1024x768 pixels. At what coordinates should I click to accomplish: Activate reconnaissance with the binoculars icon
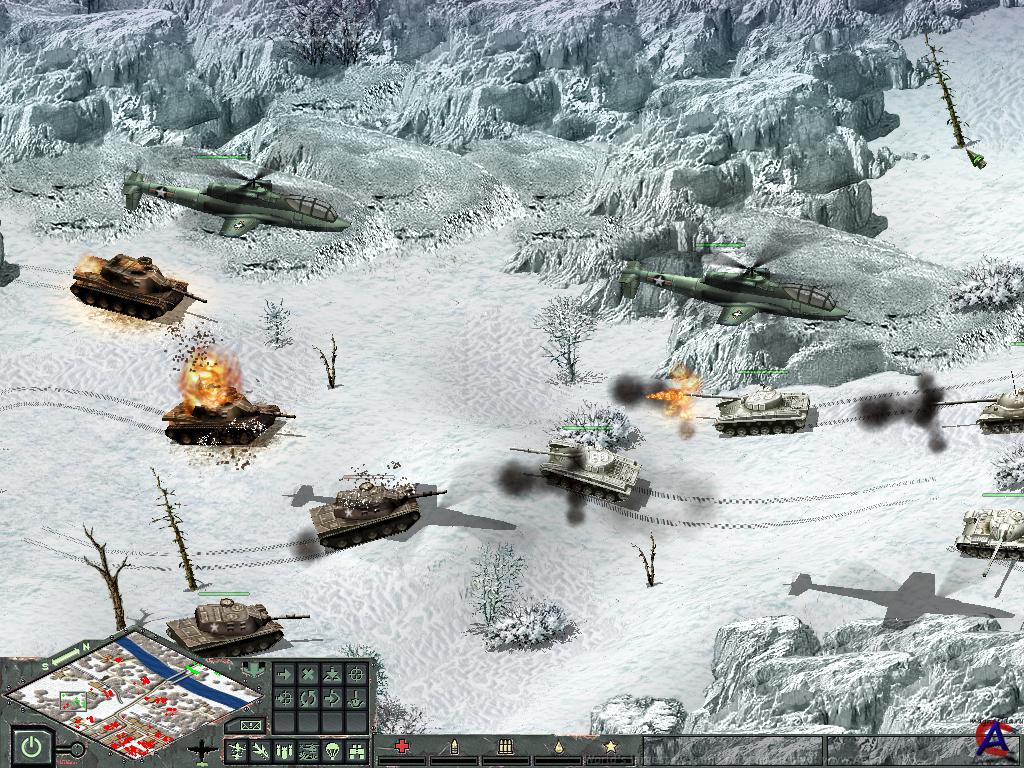pos(356,750)
